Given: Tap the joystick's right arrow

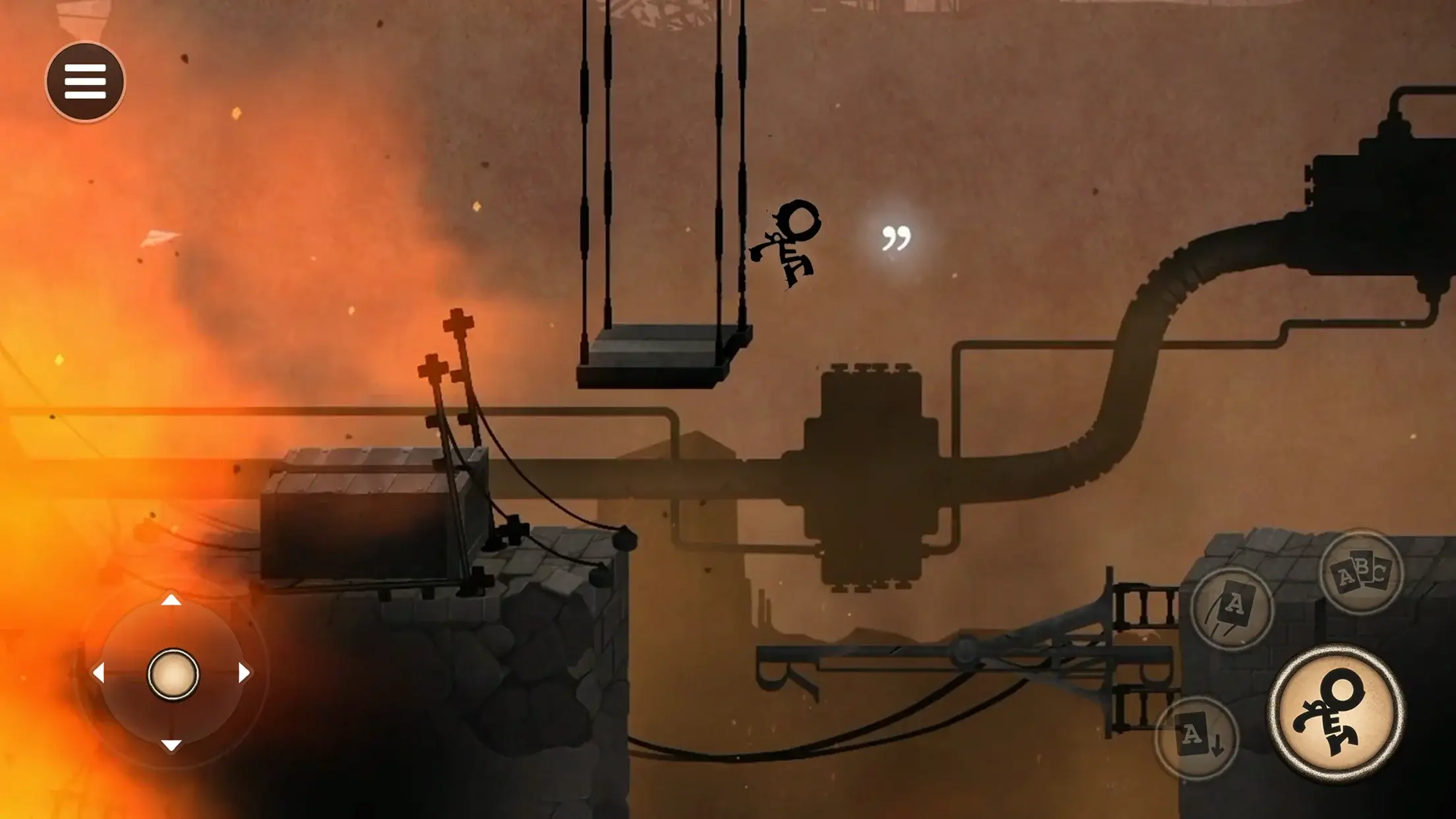Looking at the screenshot, I should coord(245,673).
